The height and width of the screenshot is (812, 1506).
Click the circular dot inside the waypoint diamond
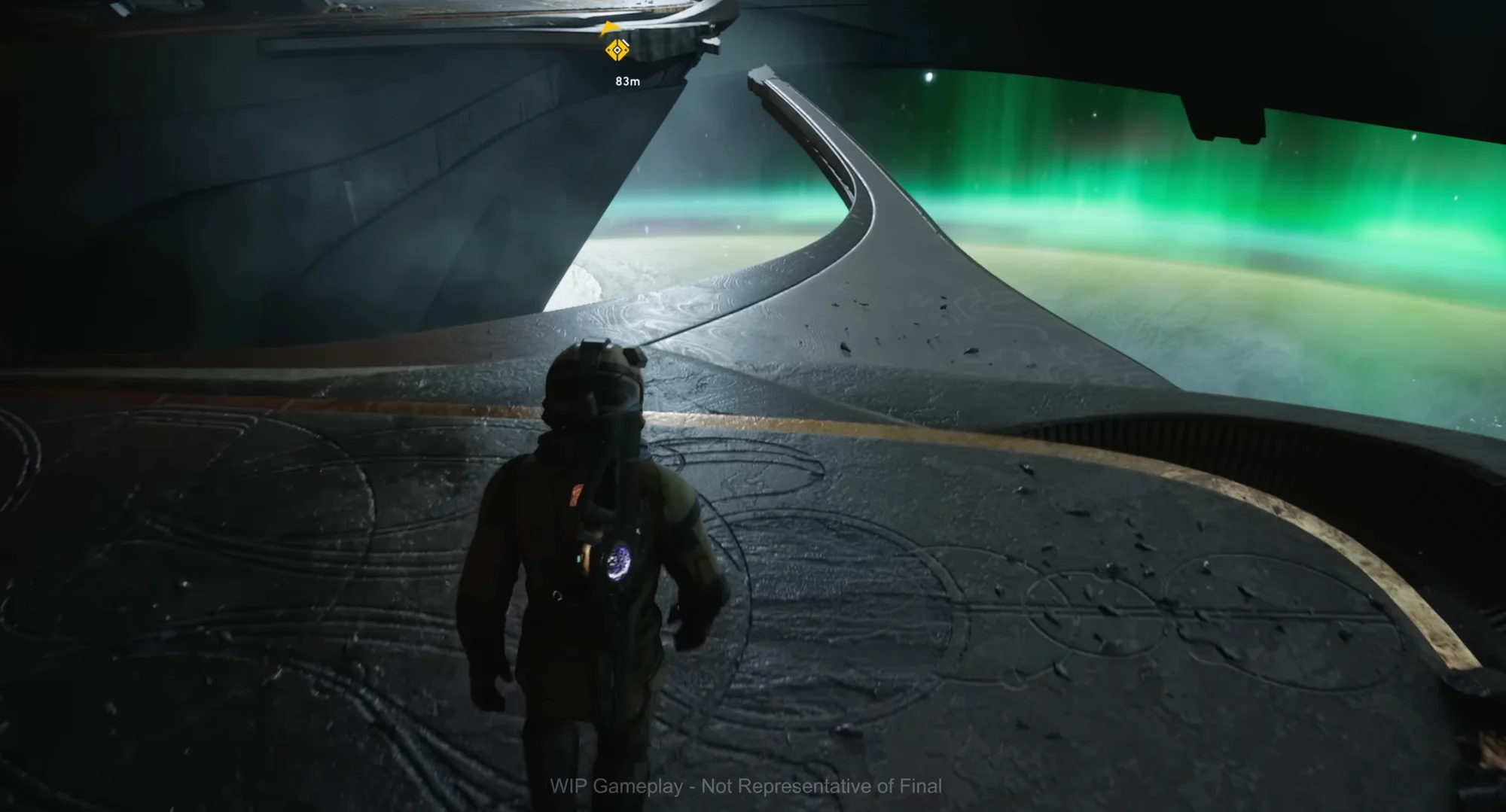coord(617,50)
